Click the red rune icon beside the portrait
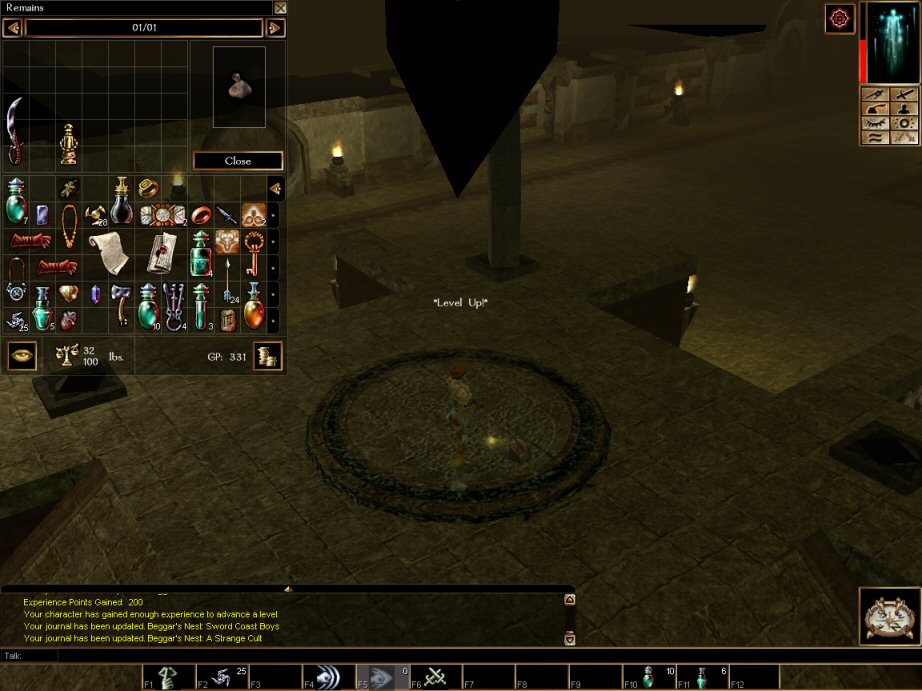Screen dimensions: 922x691 click(839, 18)
